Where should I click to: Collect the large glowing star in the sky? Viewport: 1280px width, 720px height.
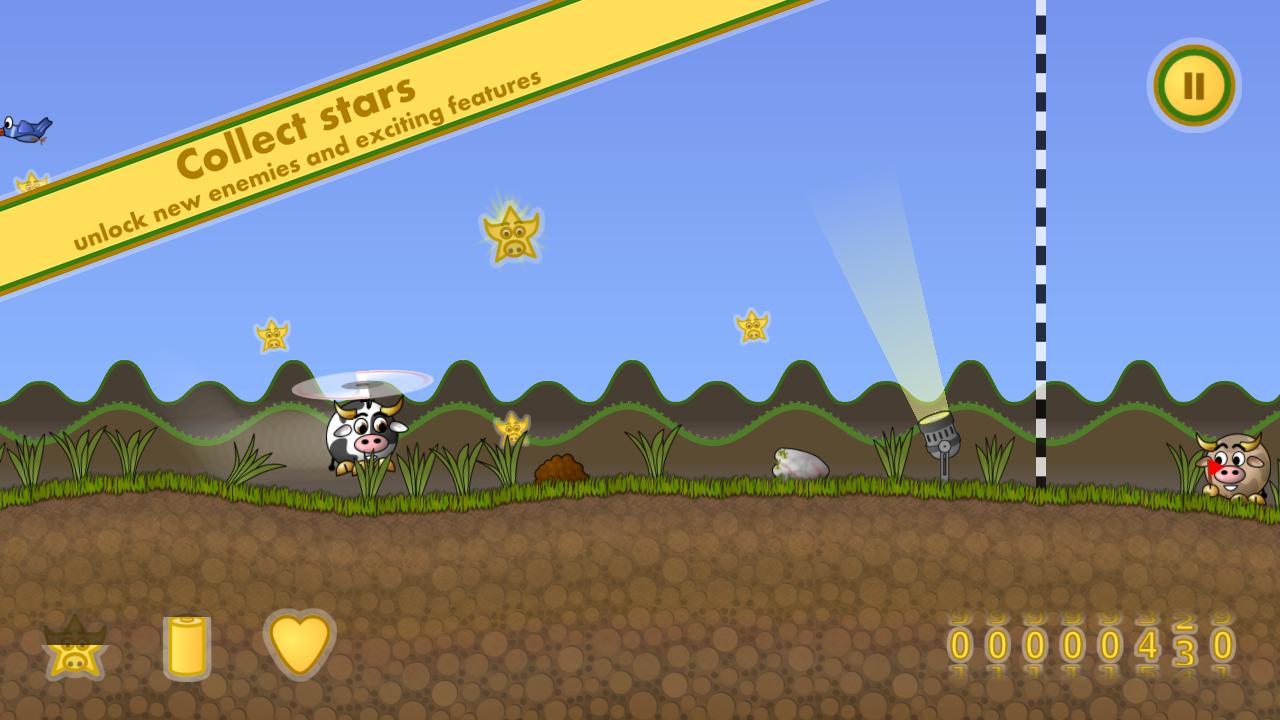click(512, 232)
